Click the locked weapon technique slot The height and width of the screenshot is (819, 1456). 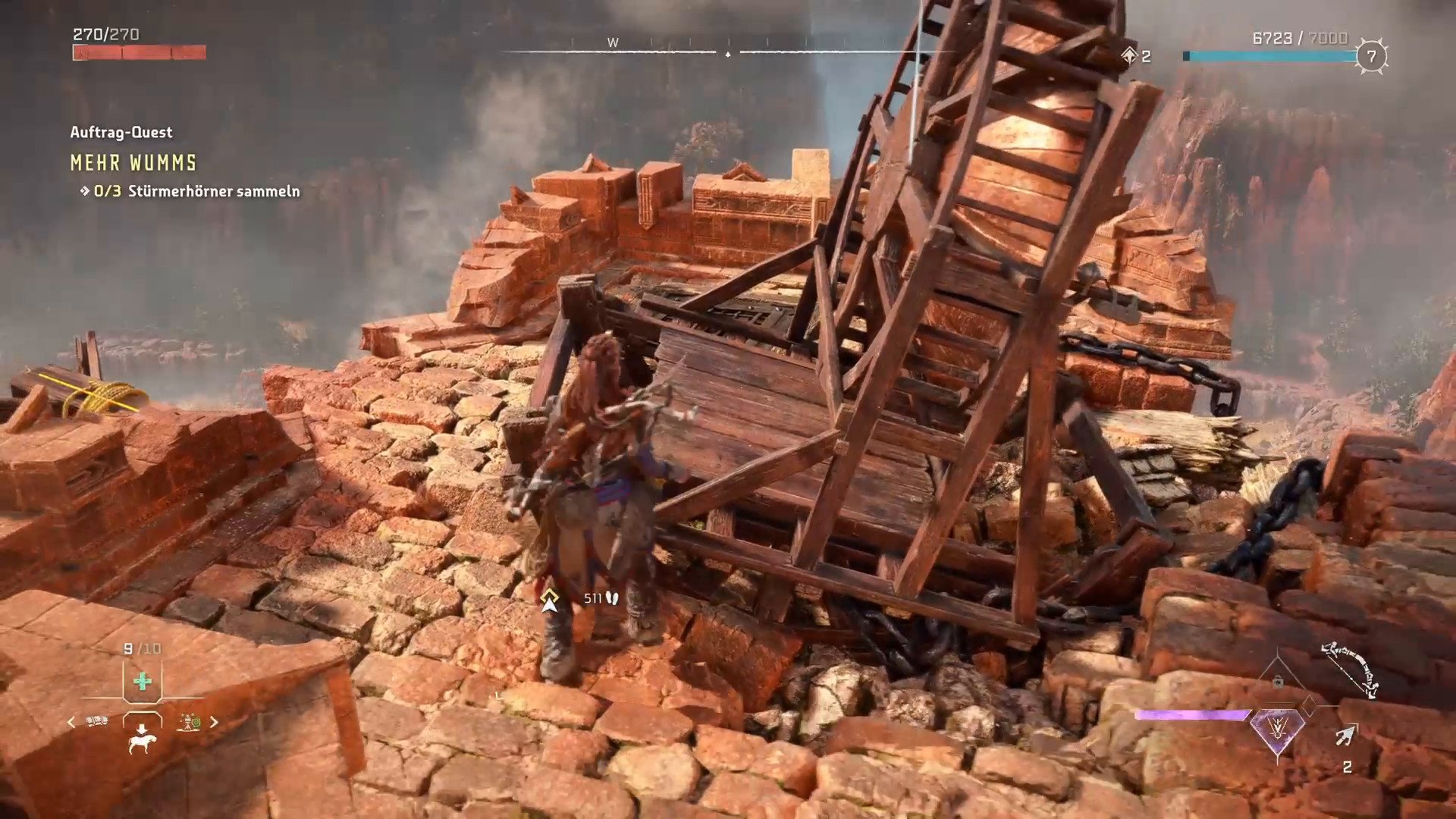tap(1278, 682)
